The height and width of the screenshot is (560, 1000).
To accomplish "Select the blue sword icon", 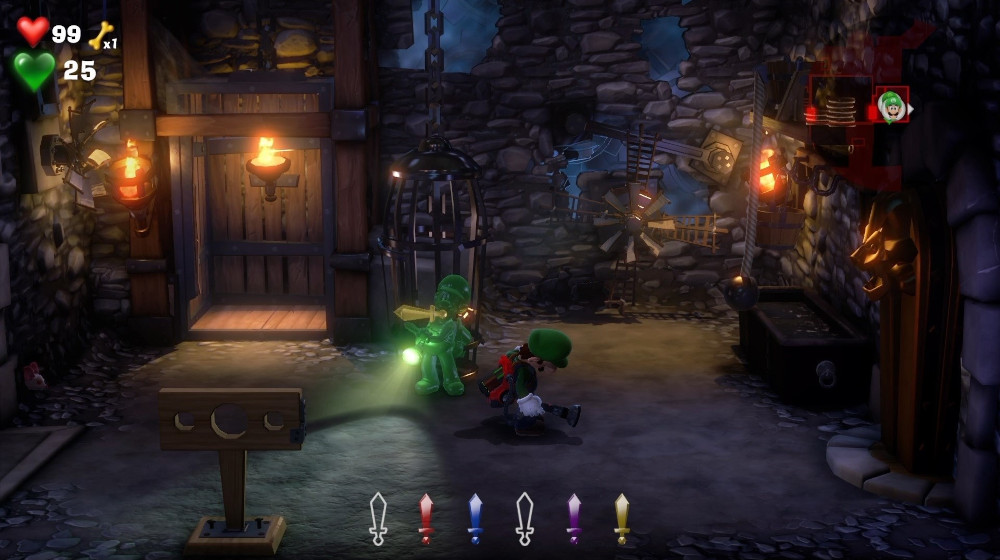I will pyautogui.click(x=475, y=517).
